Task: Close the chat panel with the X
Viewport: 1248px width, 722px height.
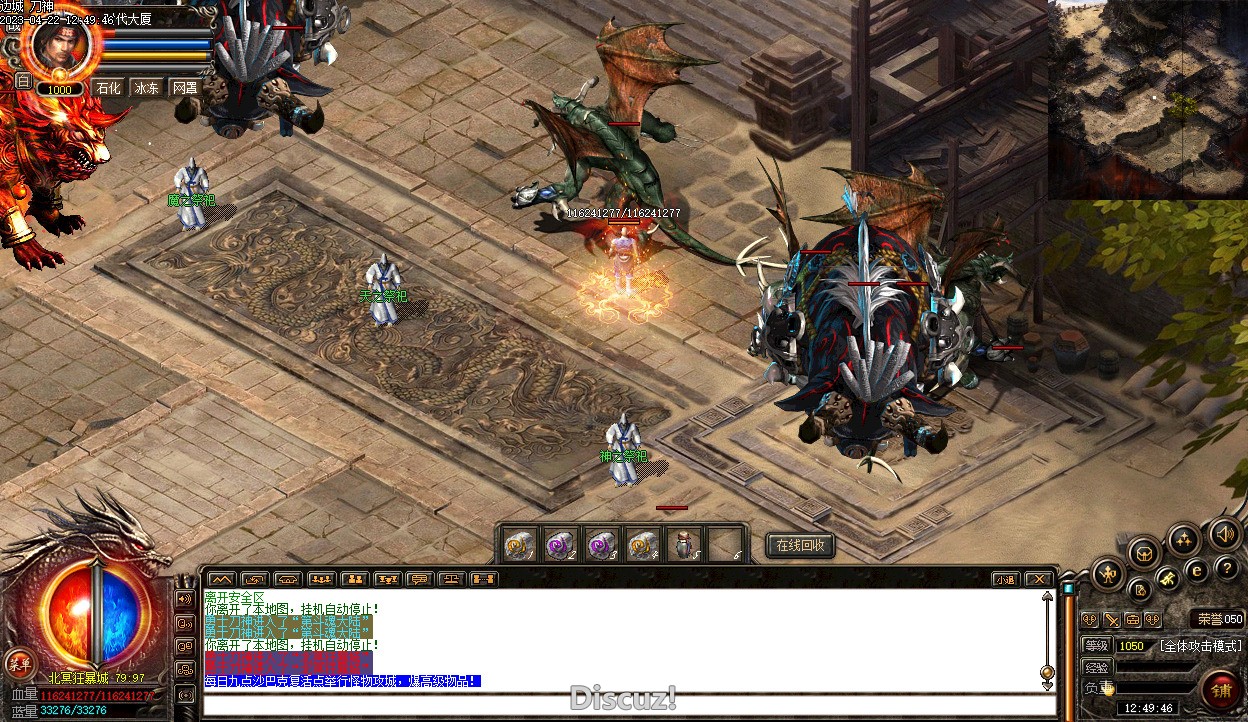Action: tap(1039, 579)
